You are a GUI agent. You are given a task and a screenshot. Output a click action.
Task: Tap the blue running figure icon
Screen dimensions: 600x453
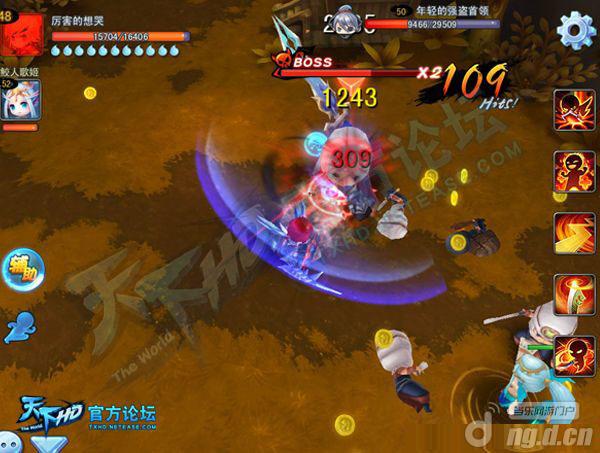[x=18, y=325]
